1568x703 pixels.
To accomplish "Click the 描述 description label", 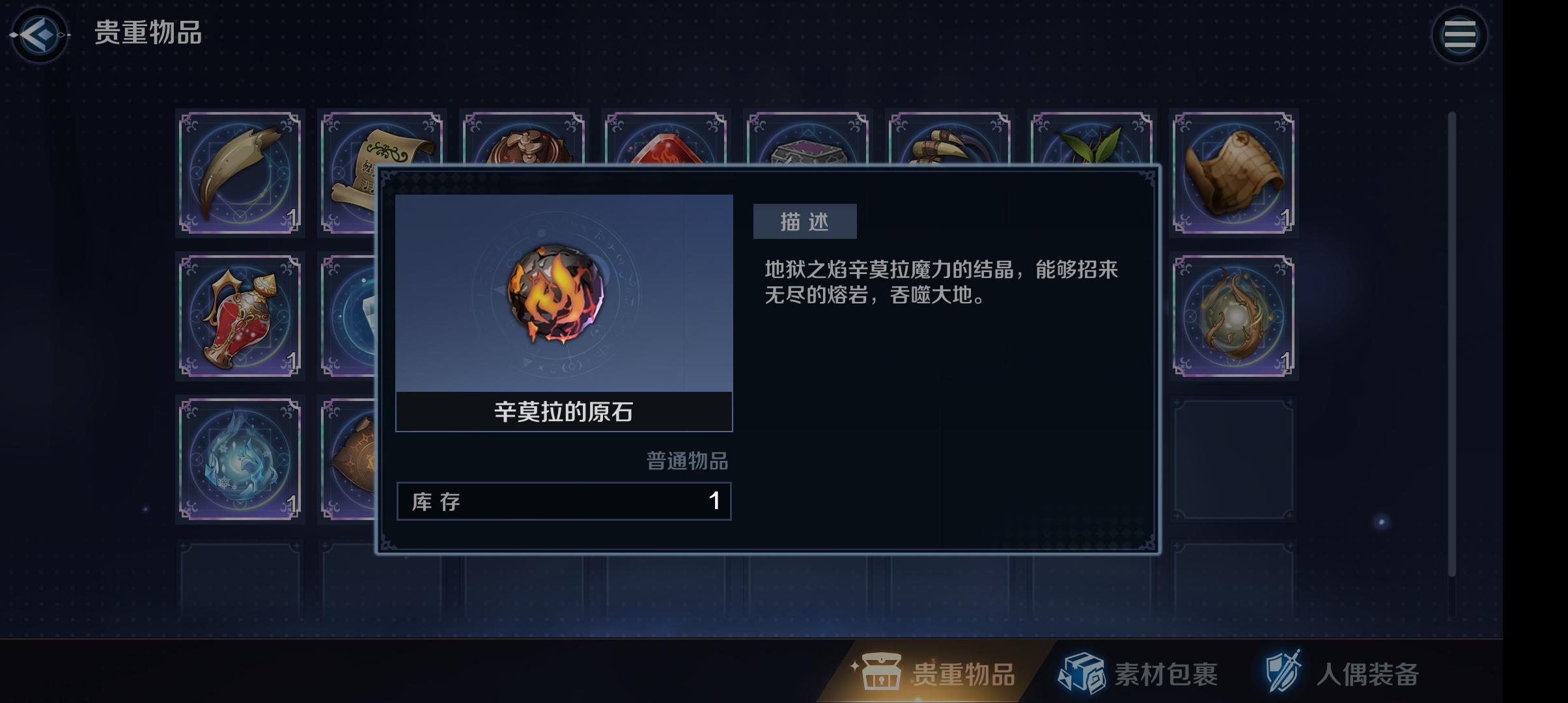I will click(x=805, y=221).
